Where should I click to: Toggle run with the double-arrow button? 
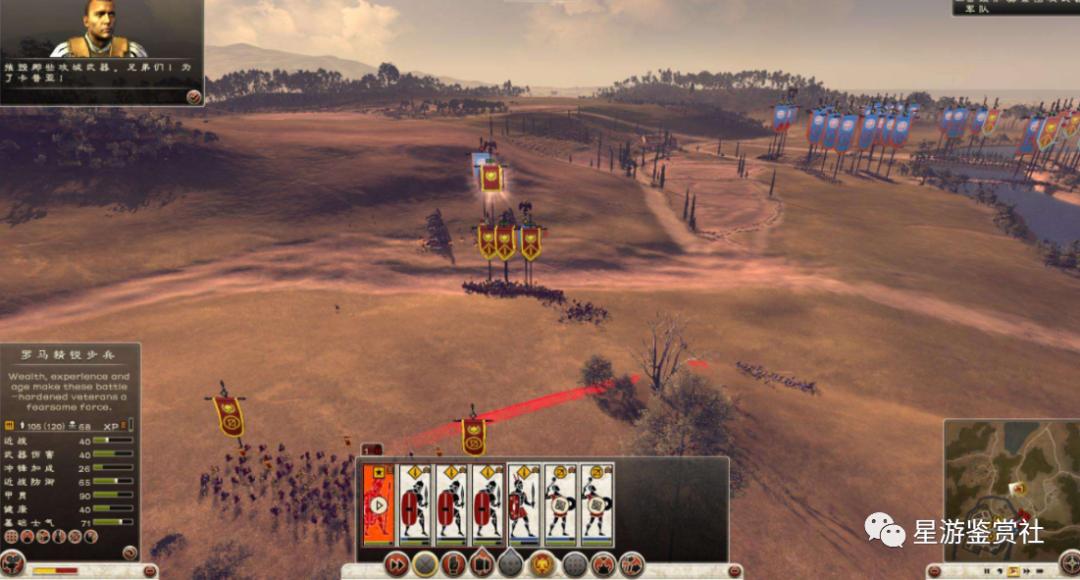(397, 564)
